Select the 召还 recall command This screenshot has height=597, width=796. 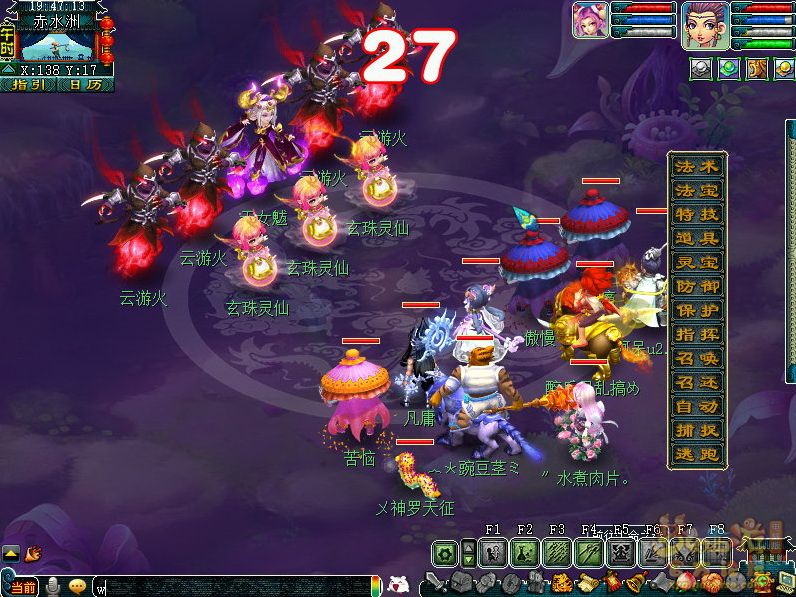pyautogui.click(x=698, y=382)
